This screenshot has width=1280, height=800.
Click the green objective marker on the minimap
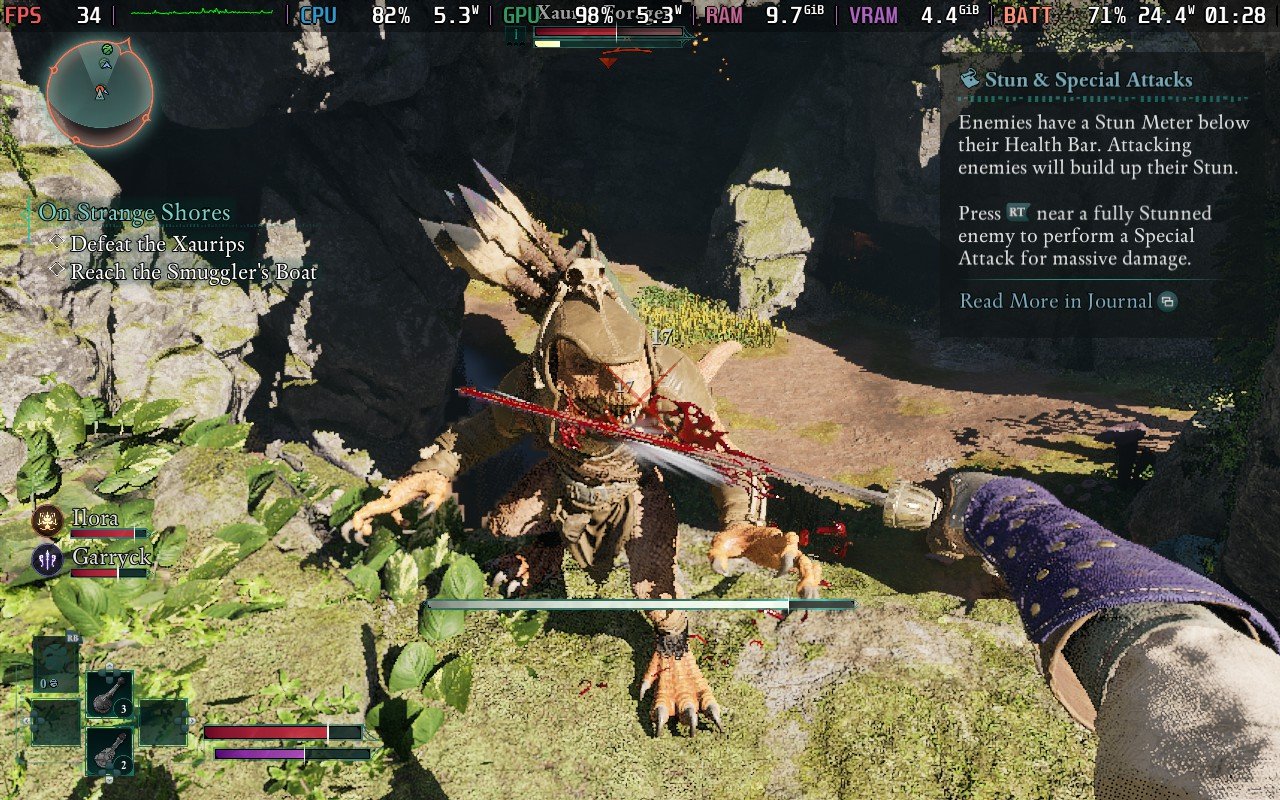click(x=107, y=49)
